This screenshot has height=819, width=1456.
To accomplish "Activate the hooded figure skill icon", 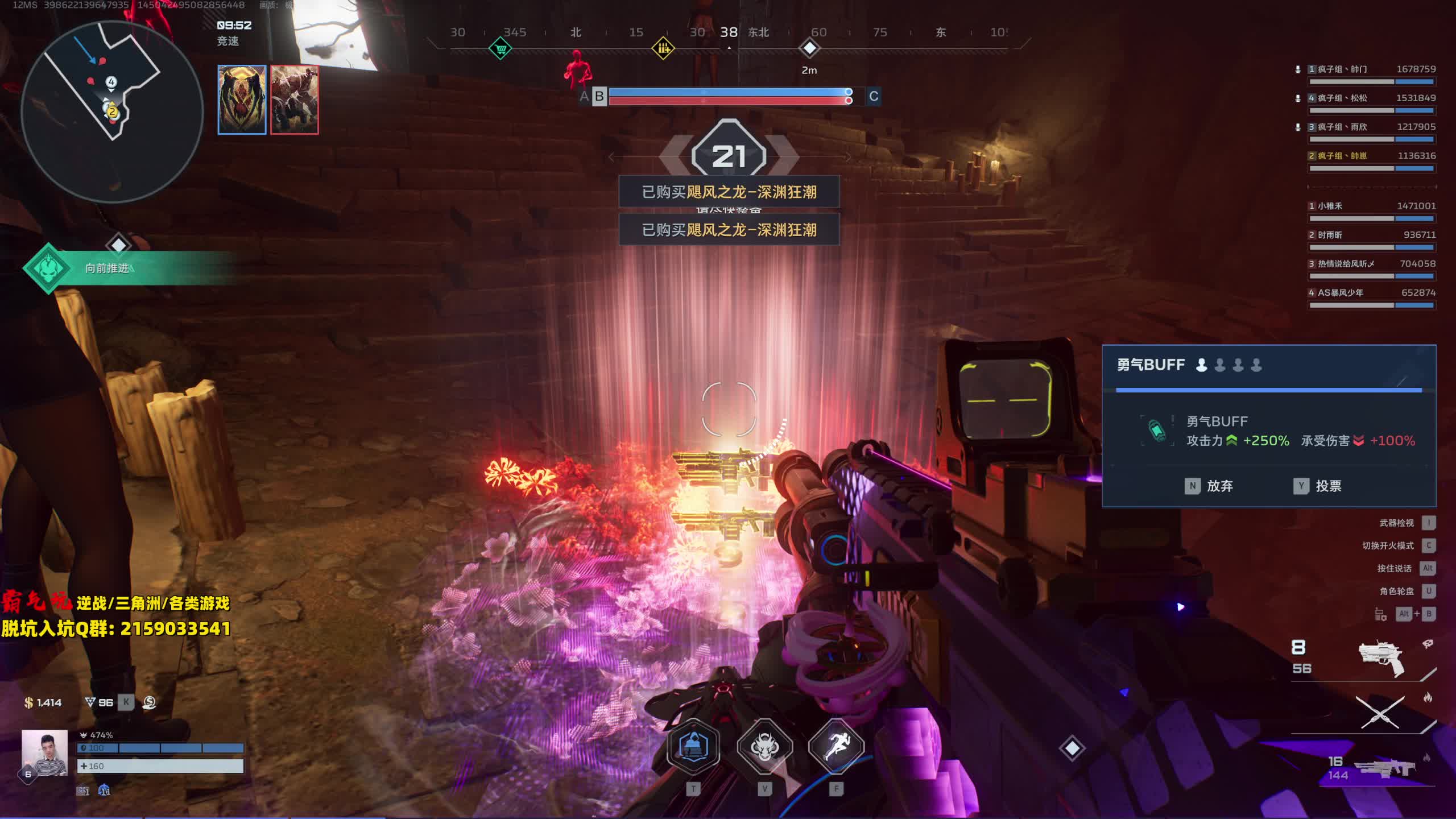I will click(693, 746).
